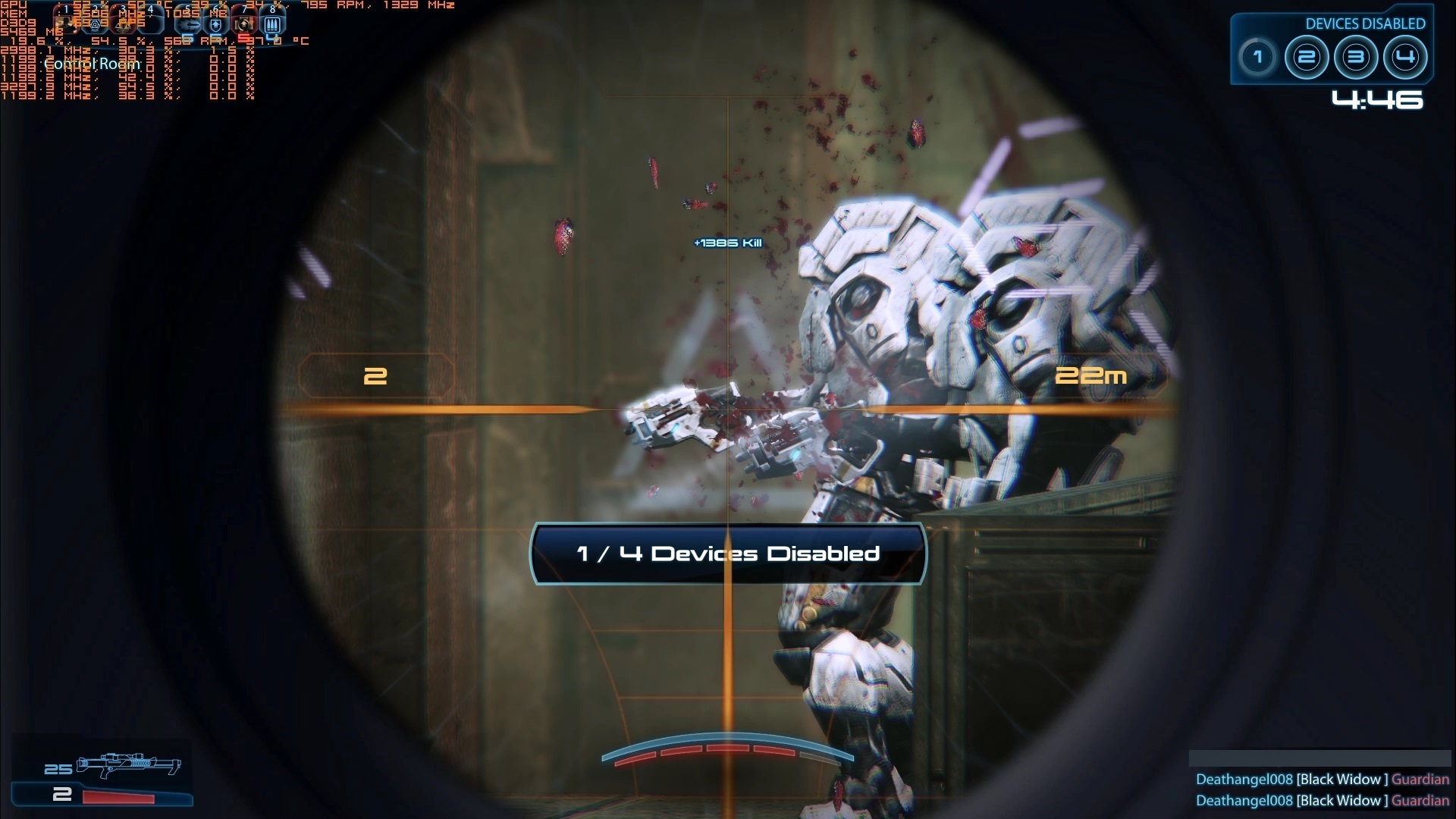Viewport: 1456px width, 819px height.
Task: Expand the Control Room location label
Action: coord(93,64)
